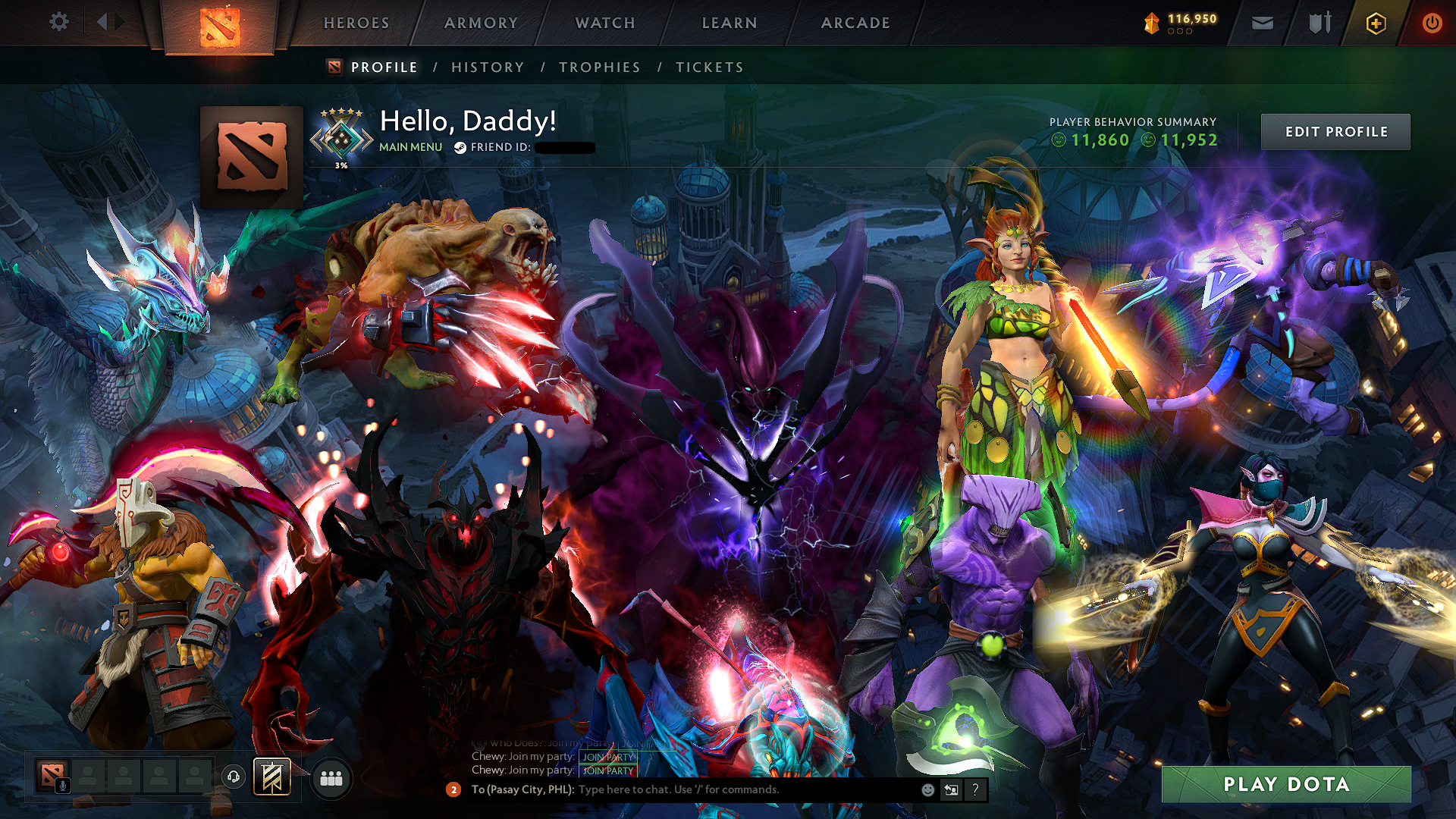Image resolution: width=1456 pixels, height=819 pixels.
Task: Click the 3% rank progress indicator
Action: (x=341, y=163)
